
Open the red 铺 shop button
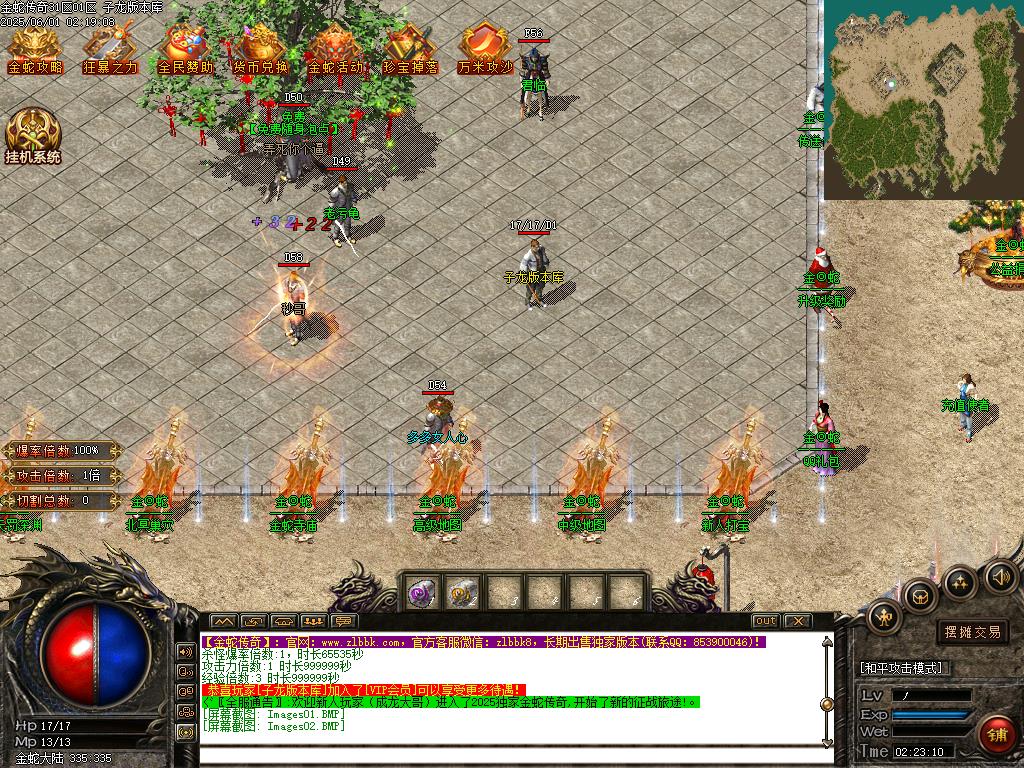tap(995, 735)
